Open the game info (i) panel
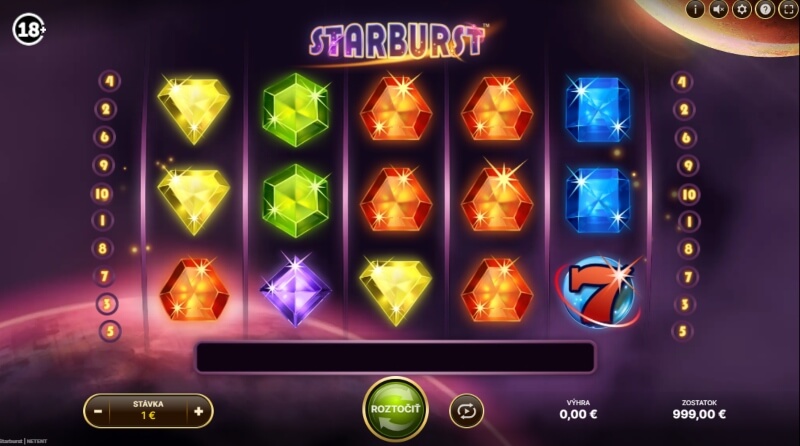This screenshot has height=446, width=800. 696,9
